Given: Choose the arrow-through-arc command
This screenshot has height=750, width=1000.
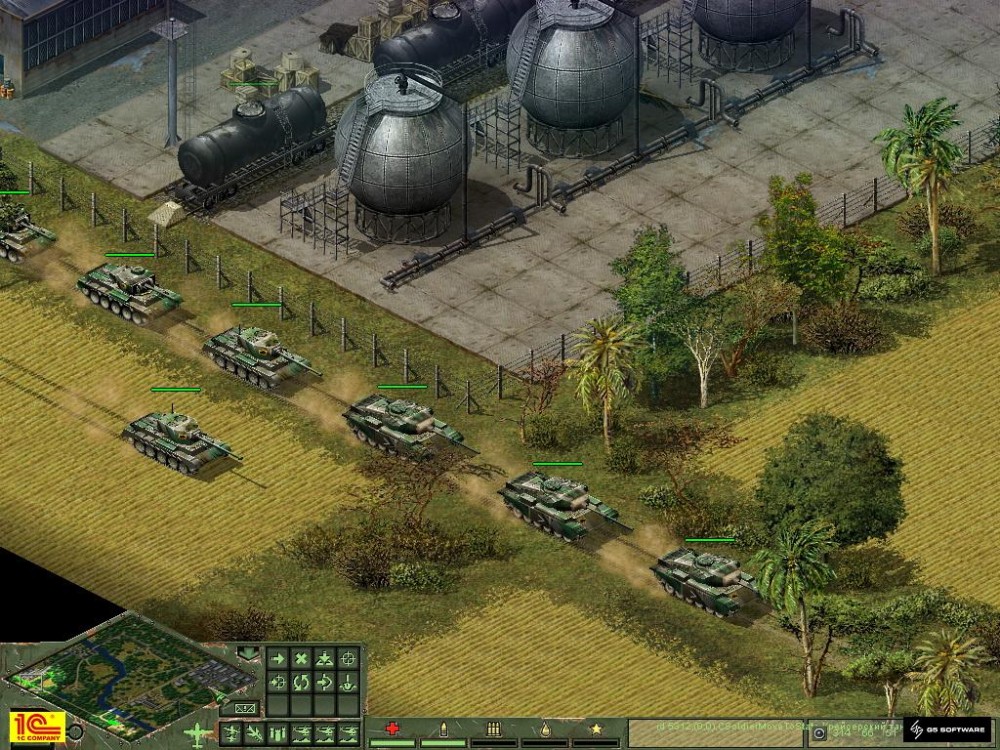Looking at the screenshot, I should coord(325,682).
